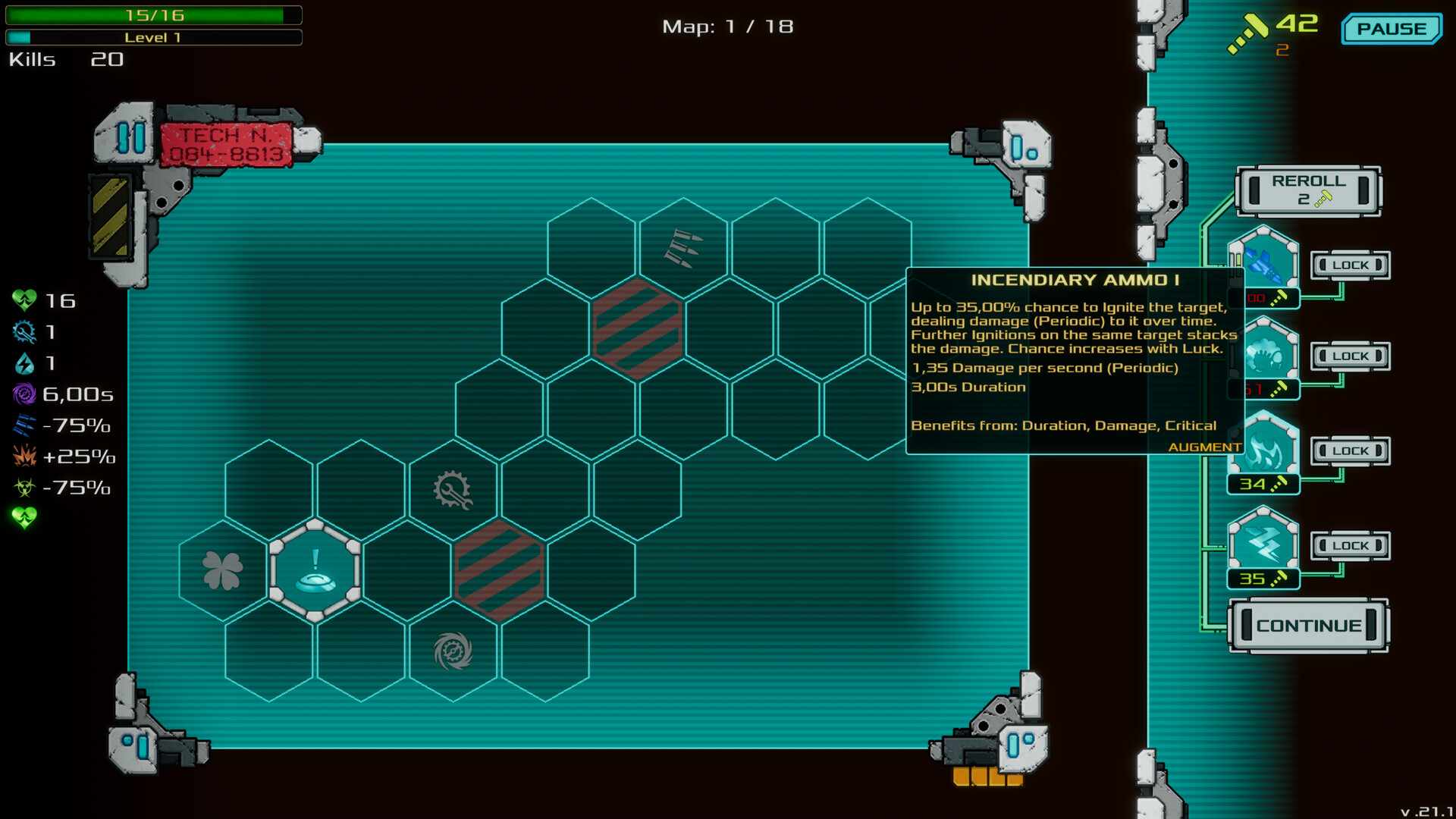The width and height of the screenshot is (1456, 819).
Task: Click the purple vortex cooldown stat icon
Action: point(25,394)
